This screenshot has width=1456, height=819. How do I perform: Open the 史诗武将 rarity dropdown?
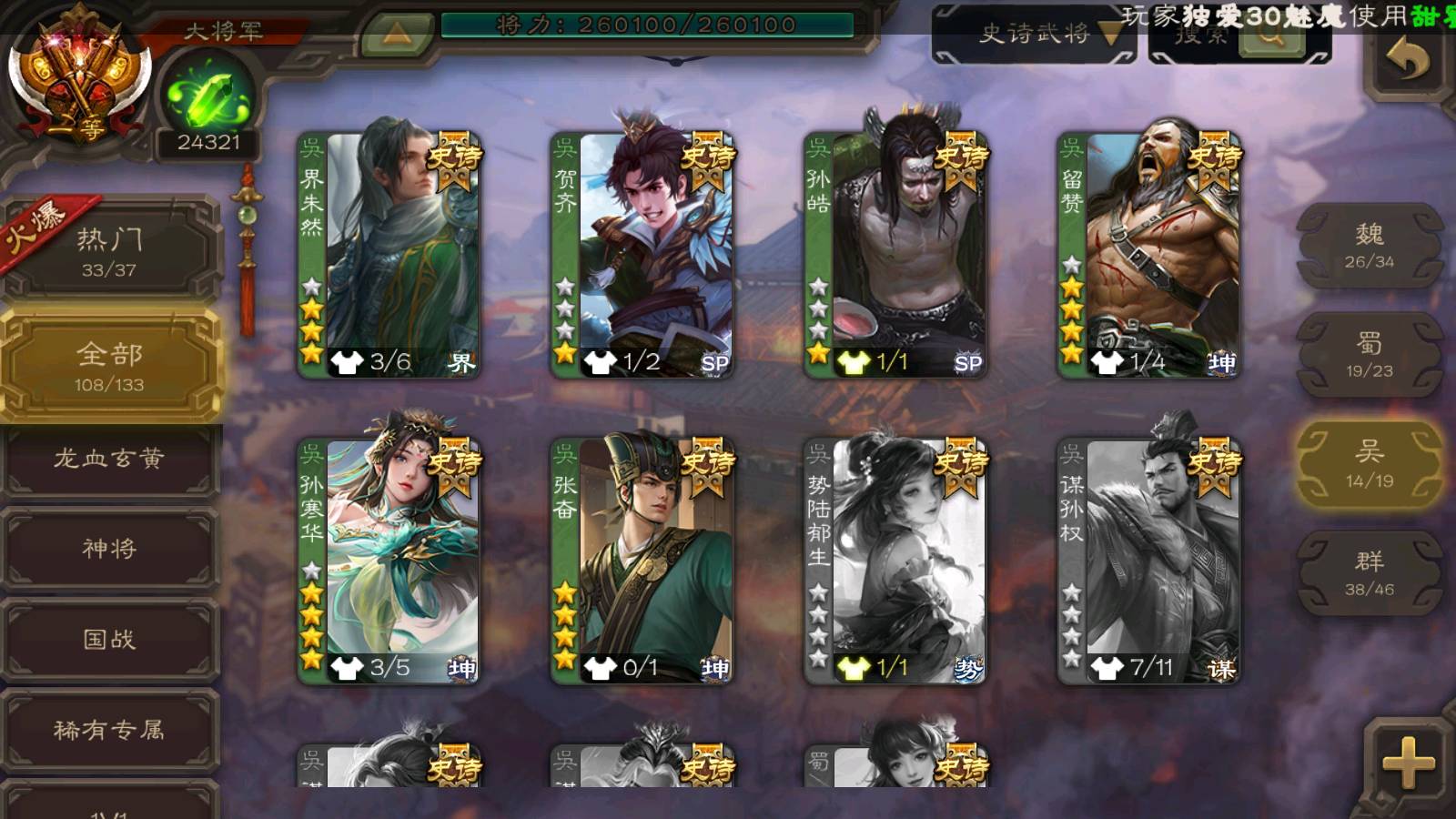click(x=1046, y=35)
